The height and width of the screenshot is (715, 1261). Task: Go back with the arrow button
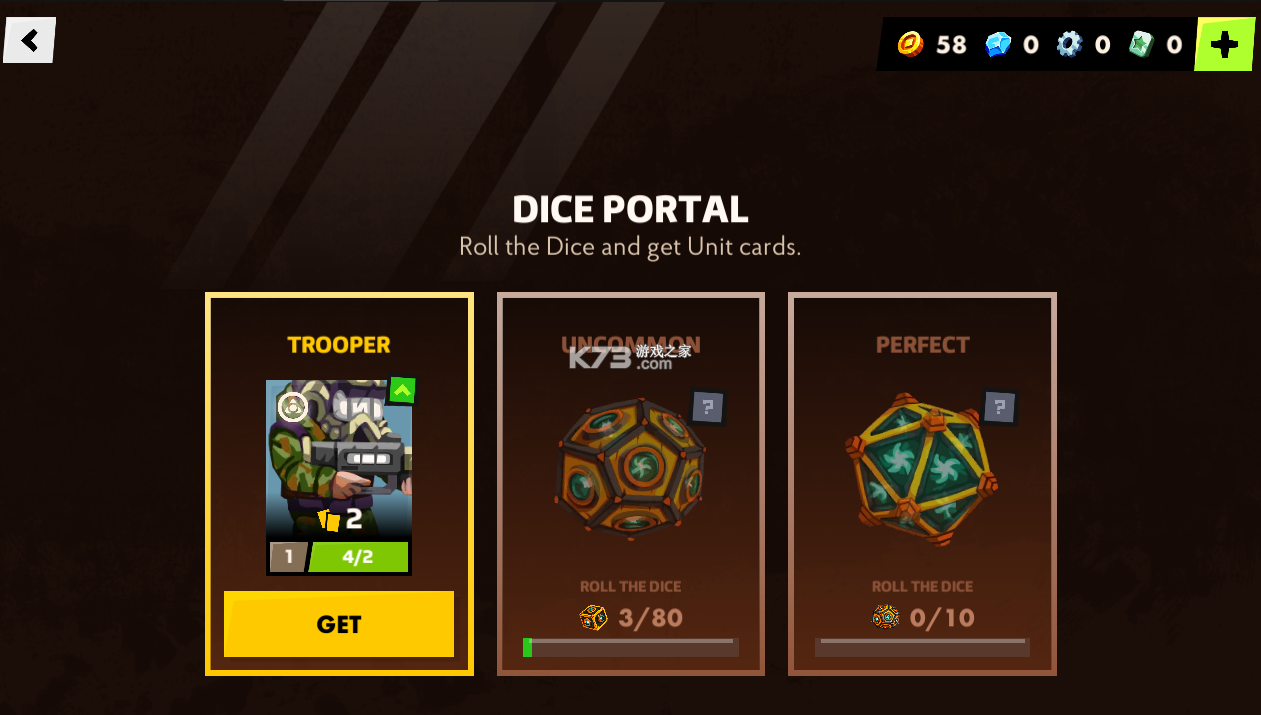pos(30,41)
